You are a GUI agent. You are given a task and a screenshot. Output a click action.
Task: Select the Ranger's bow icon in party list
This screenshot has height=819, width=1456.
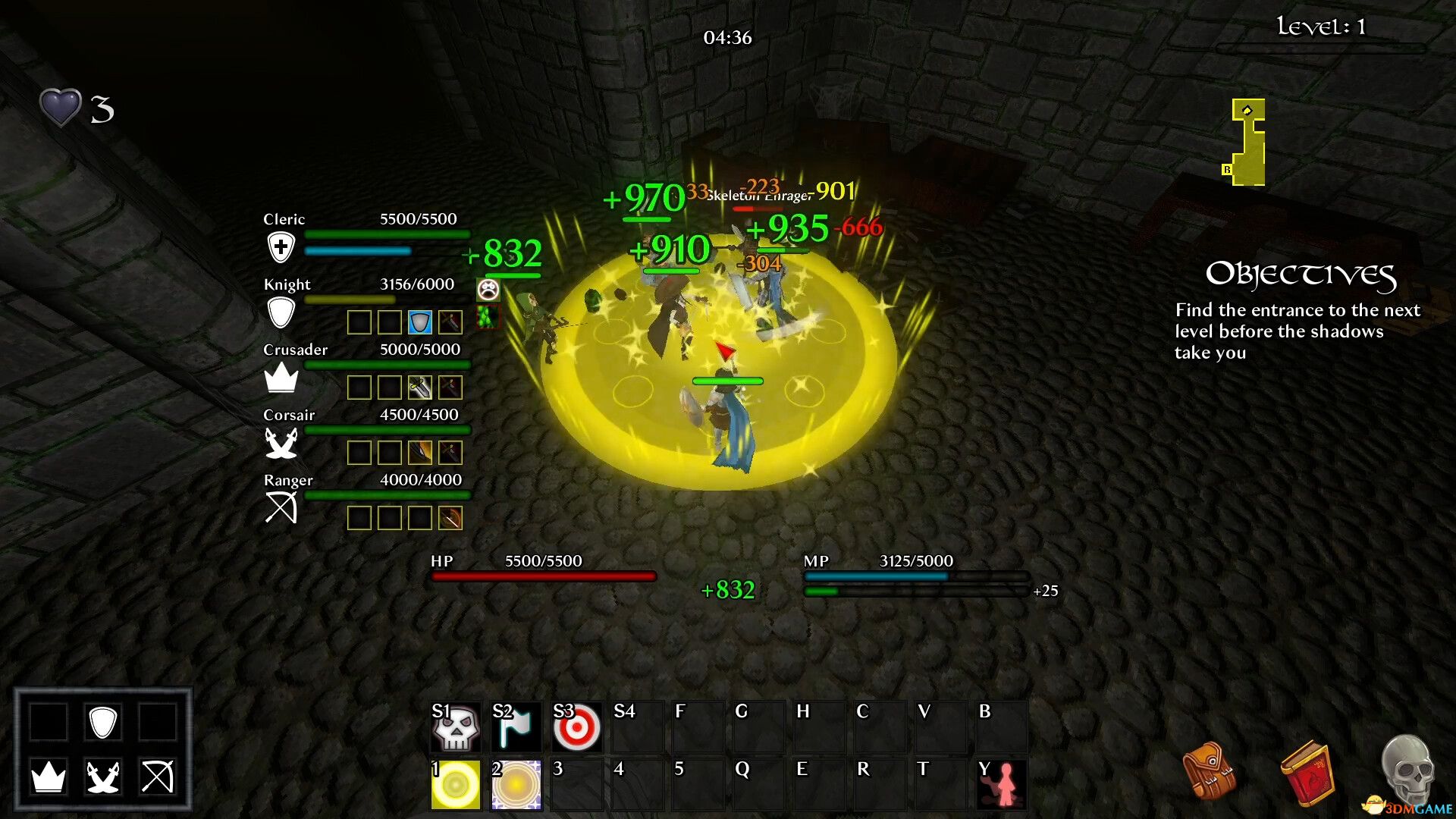click(x=281, y=507)
